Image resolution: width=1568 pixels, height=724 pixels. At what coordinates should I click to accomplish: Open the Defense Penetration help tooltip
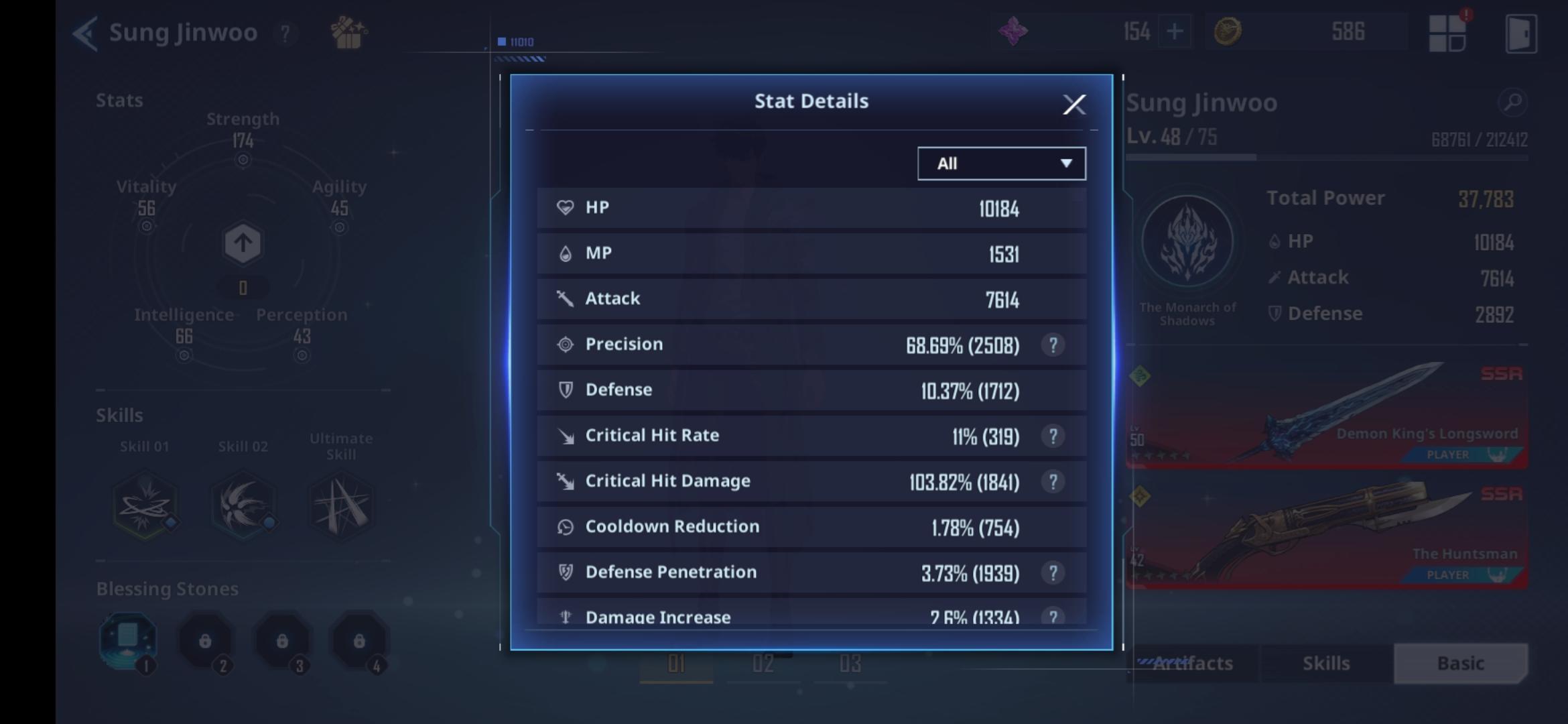1054,572
